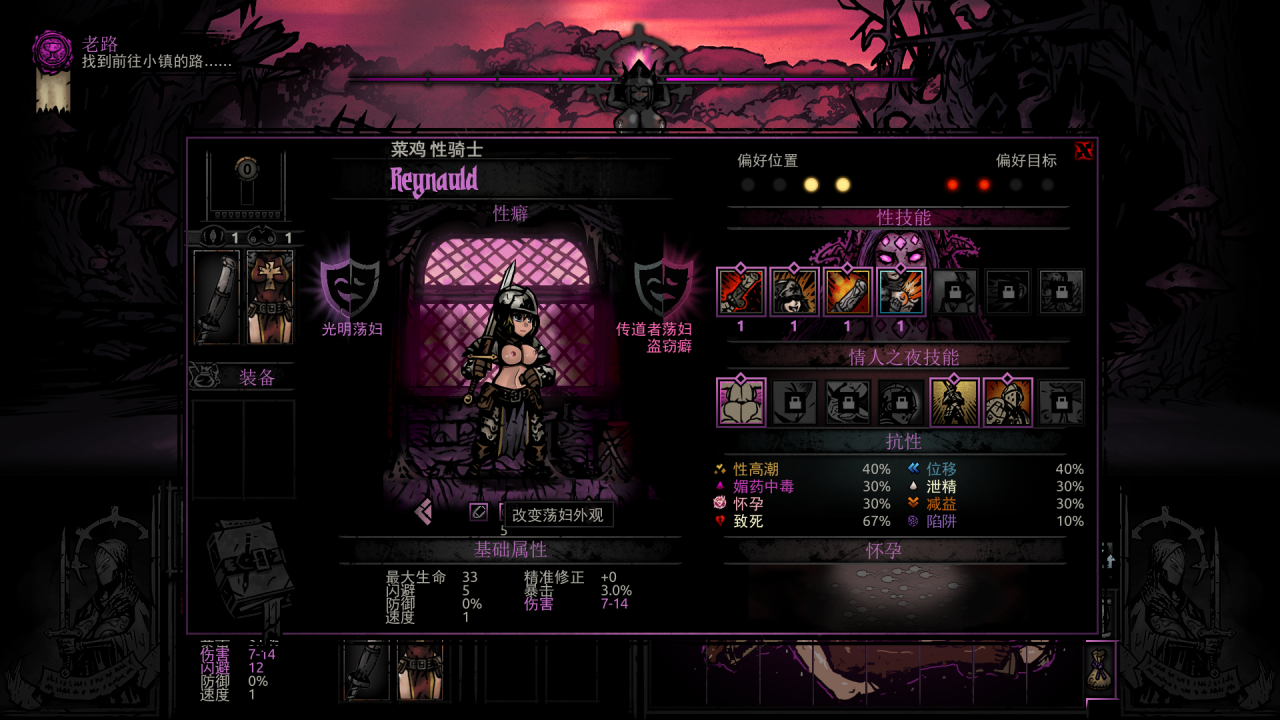Choose the blue-bordered fourth combat skill
The height and width of the screenshot is (720, 1280).
(x=900, y=292)
